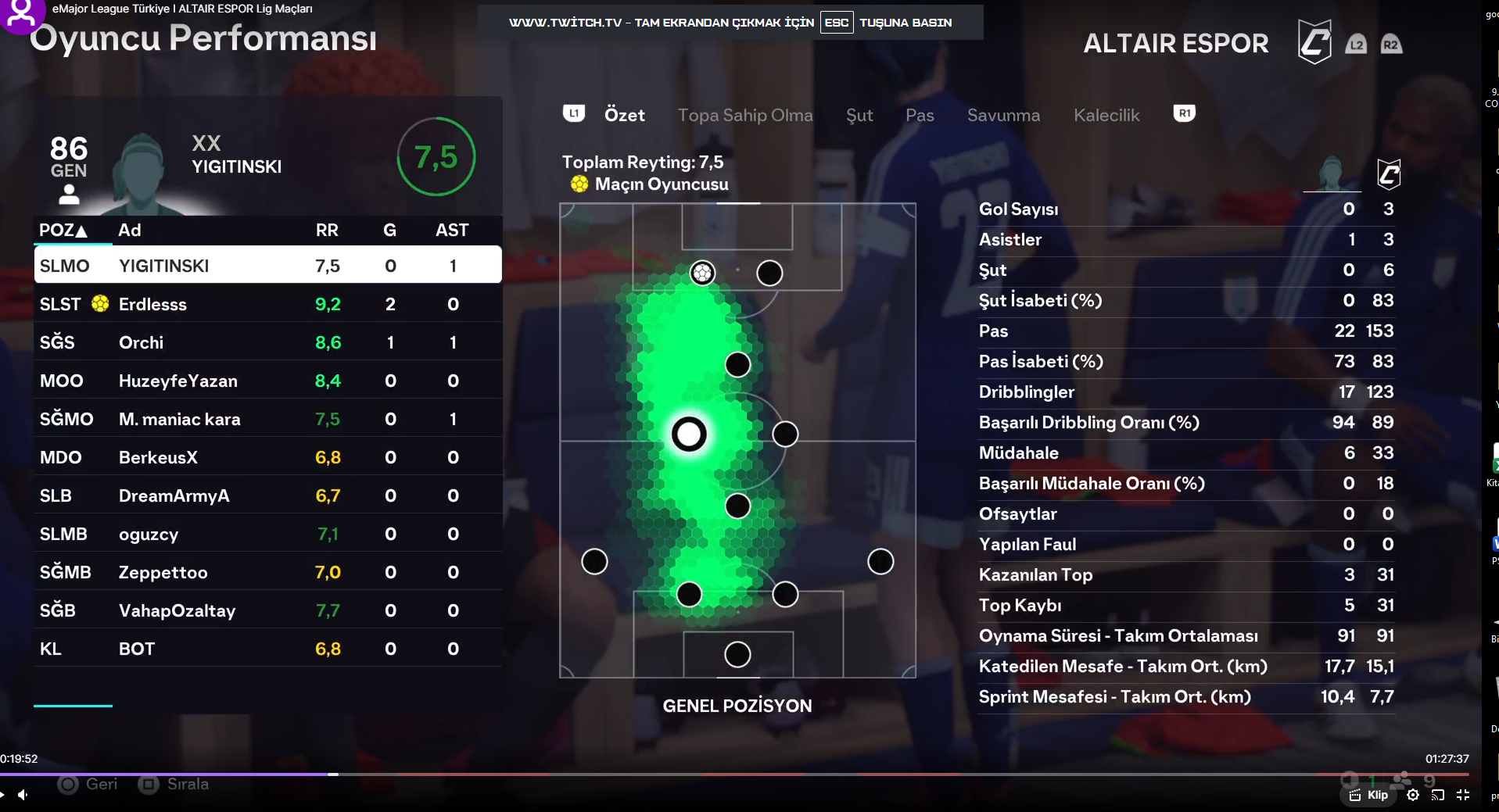Sort list by RR column header
The height and width of the screenshot is (812, 1499).
click(x=327, y=230)
